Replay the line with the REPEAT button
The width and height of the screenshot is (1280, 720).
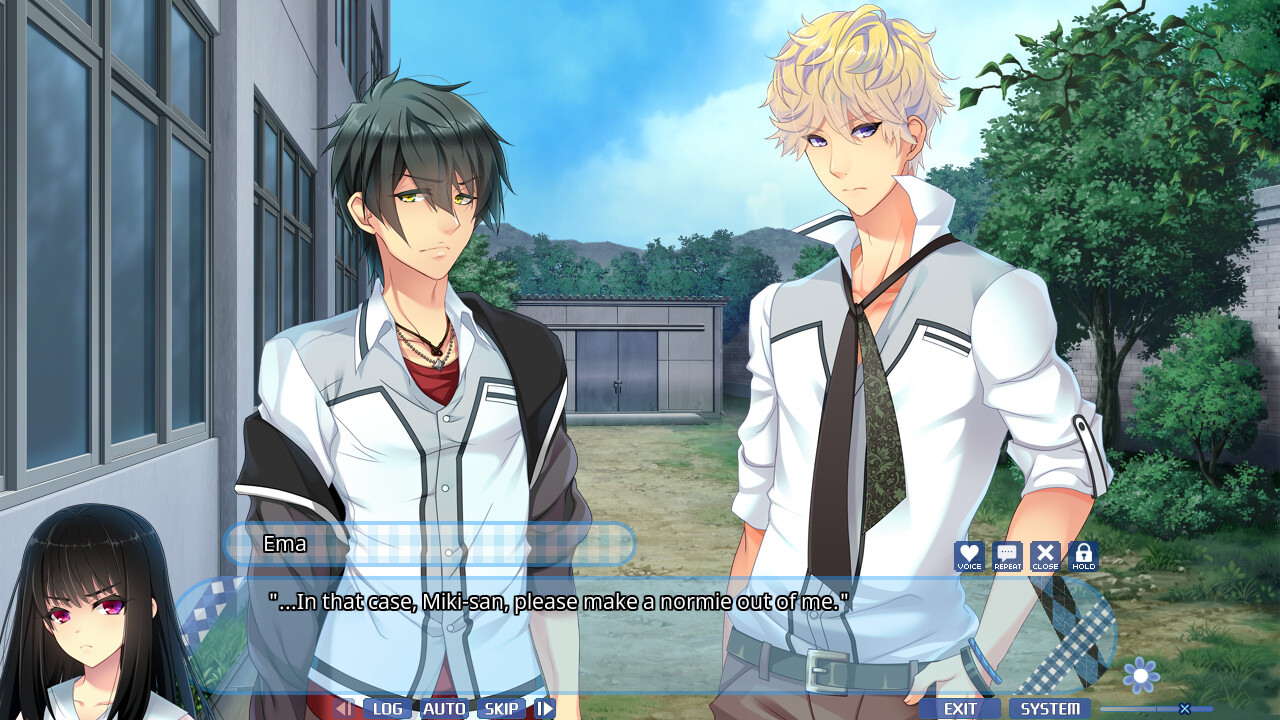click(1007, 556)
